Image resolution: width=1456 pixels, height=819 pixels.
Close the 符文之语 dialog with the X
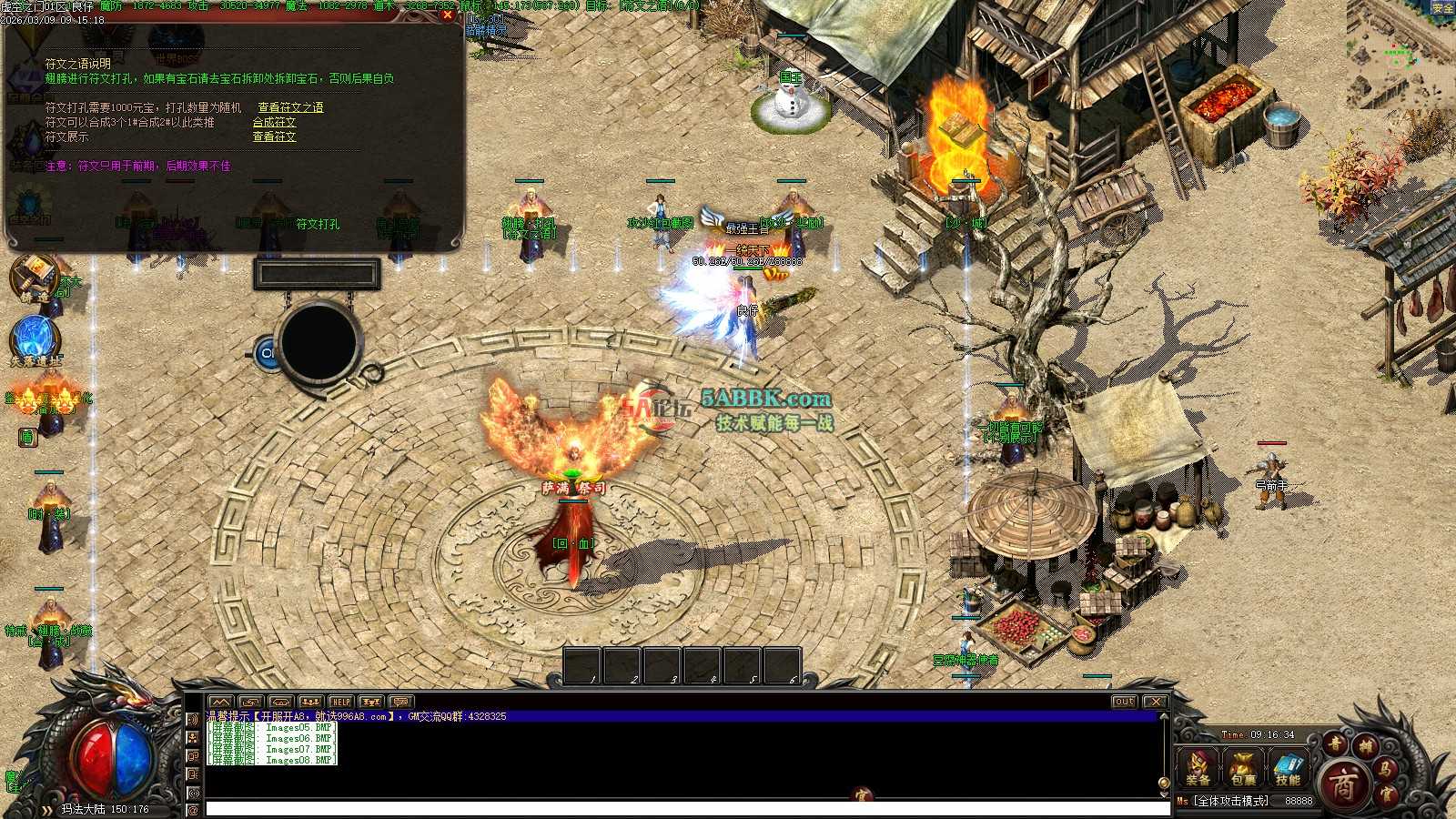click(x=447, y=15)
